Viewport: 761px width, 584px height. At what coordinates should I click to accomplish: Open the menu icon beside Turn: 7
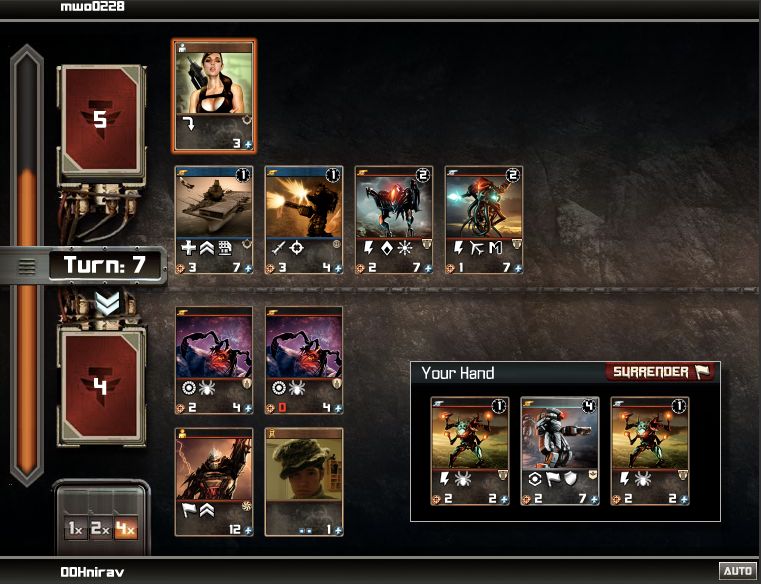(x=28, y=266)
